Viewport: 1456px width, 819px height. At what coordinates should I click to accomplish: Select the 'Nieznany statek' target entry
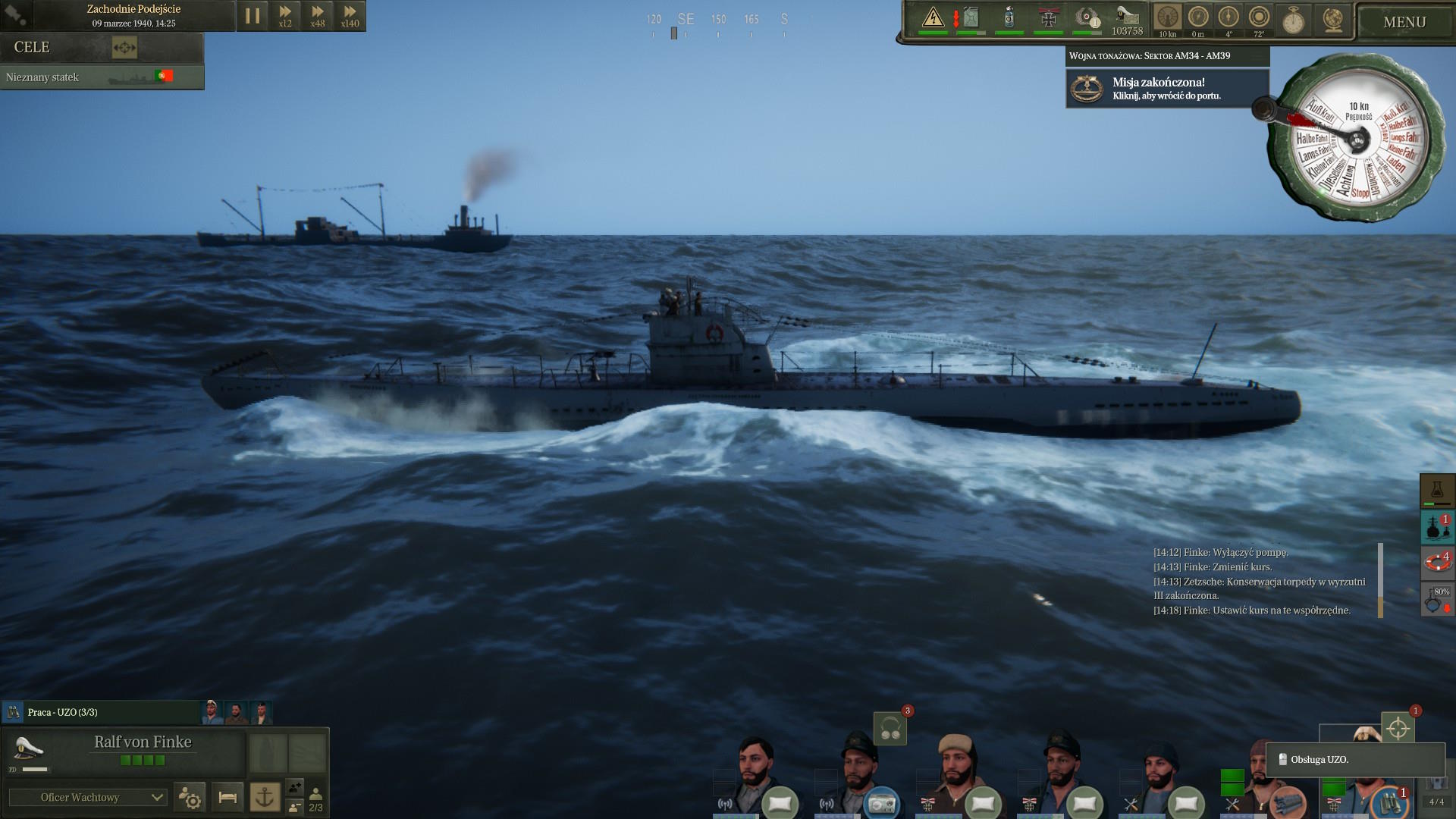click(102, 77)
